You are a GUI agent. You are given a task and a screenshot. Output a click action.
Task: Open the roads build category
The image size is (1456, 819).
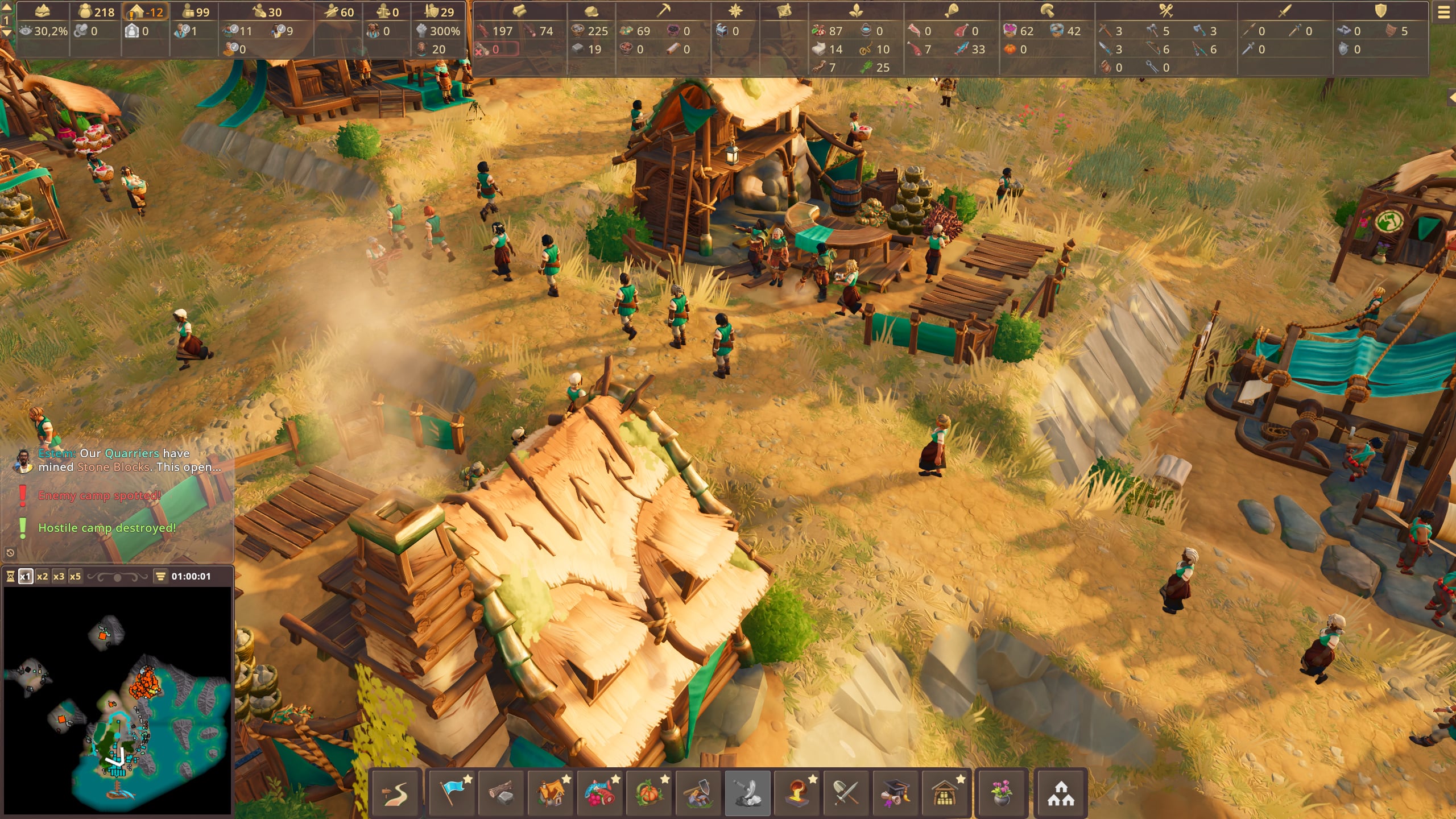coord(395,793)
